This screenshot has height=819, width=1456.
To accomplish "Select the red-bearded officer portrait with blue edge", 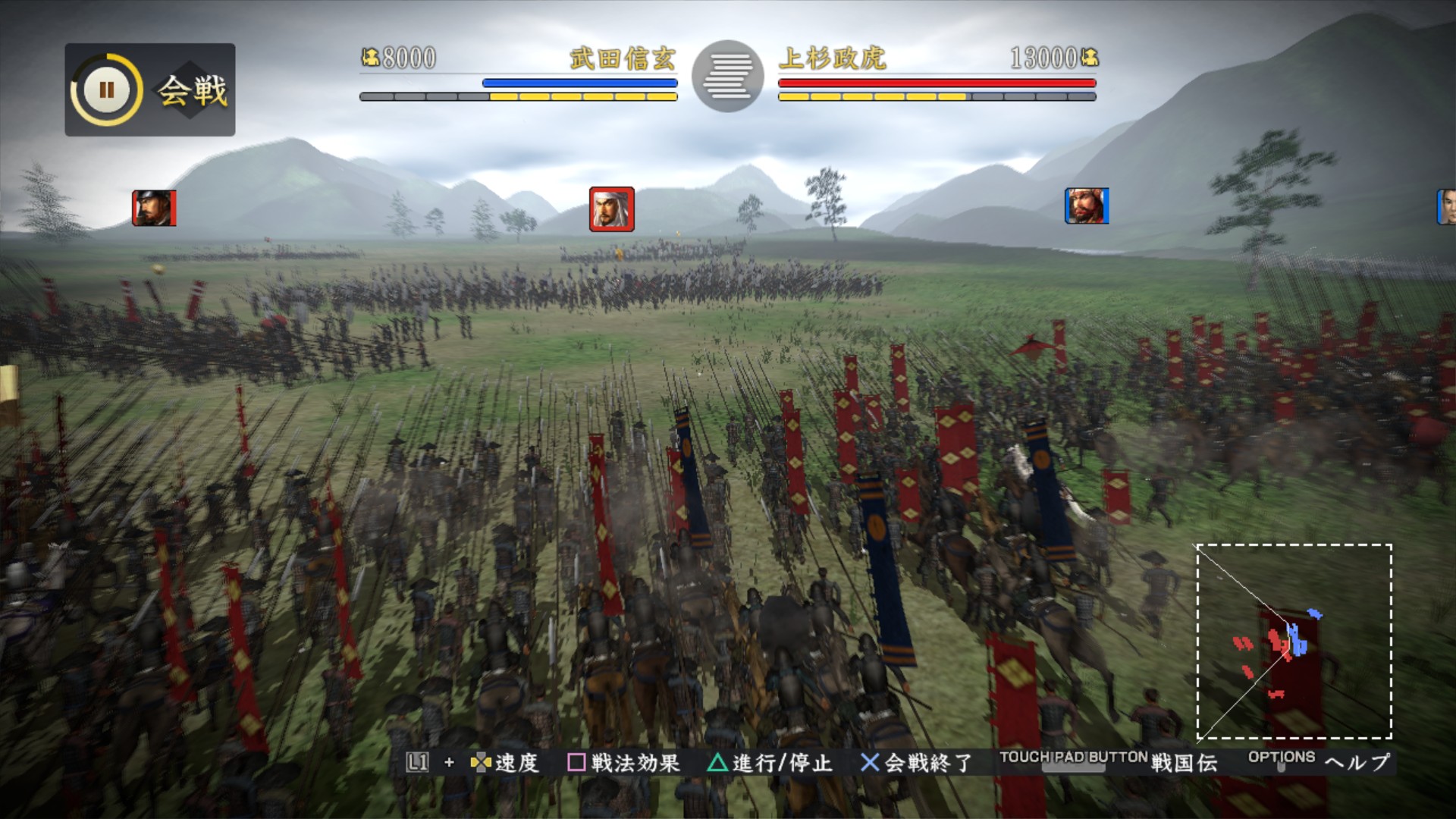I will (1086, 206).
